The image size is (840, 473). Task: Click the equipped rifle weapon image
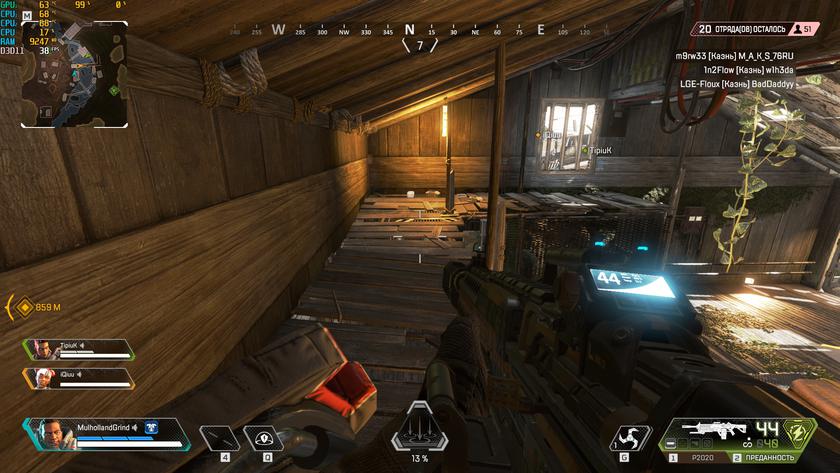click(x=715, y=428)
